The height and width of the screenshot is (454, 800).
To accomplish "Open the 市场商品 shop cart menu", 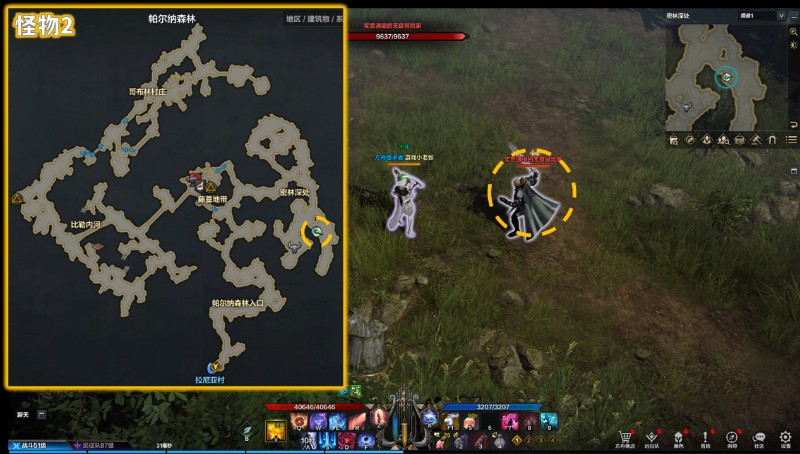I will pyautogui.click(x=627, y=438).
